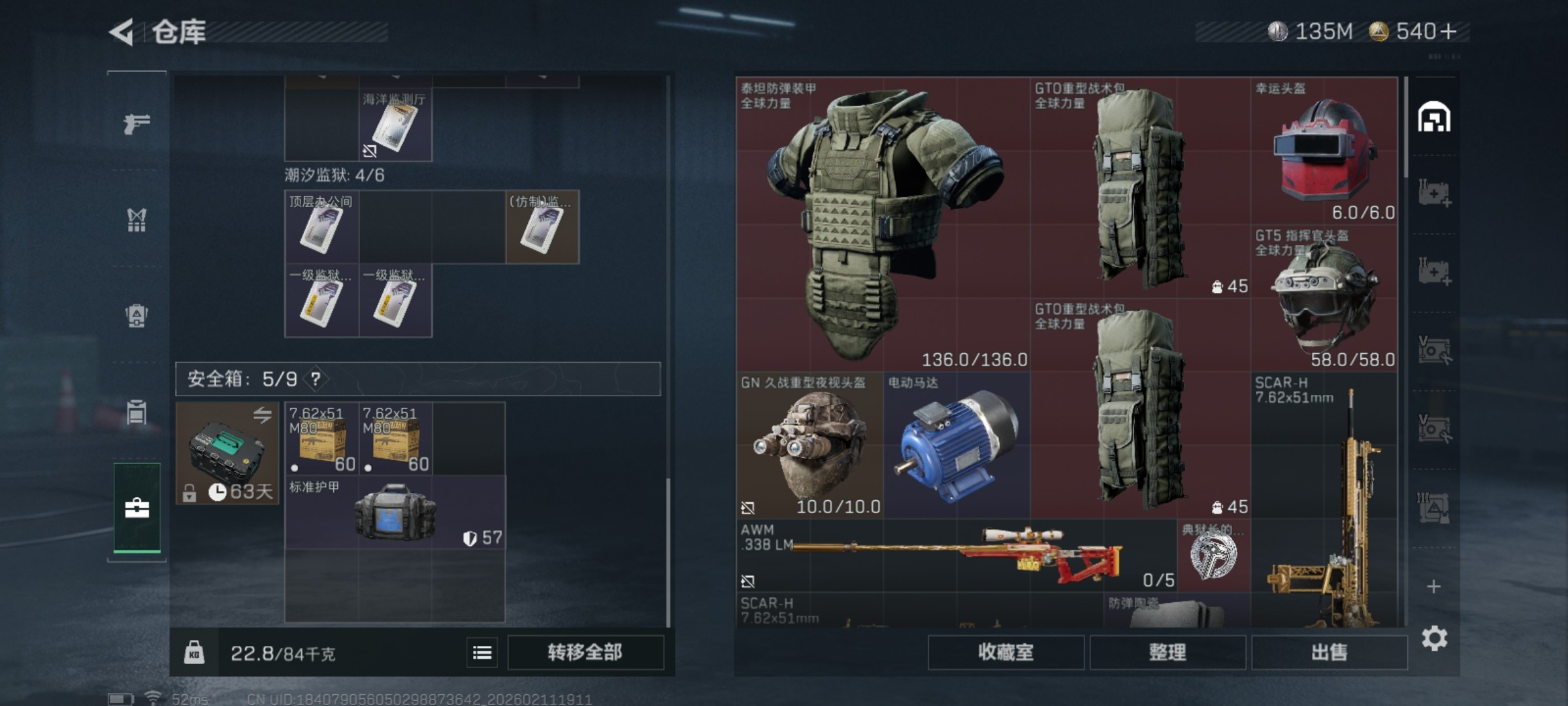
Task: Add a stash page with the plus
Action: 1433,586
